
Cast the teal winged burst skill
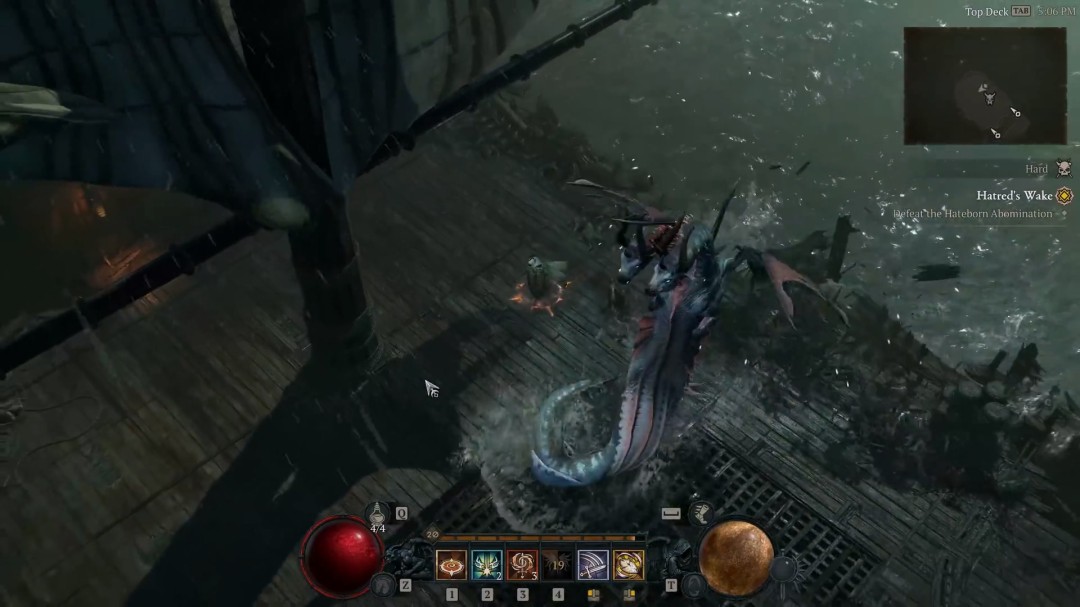tap(487, 565)
